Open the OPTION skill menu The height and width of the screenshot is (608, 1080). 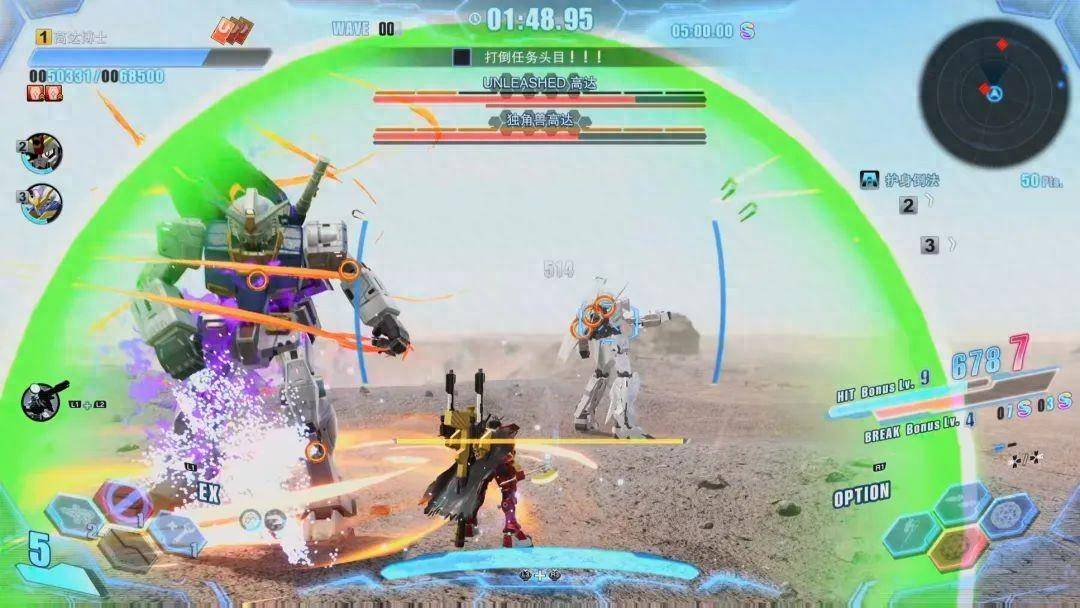tap(861, 494)
